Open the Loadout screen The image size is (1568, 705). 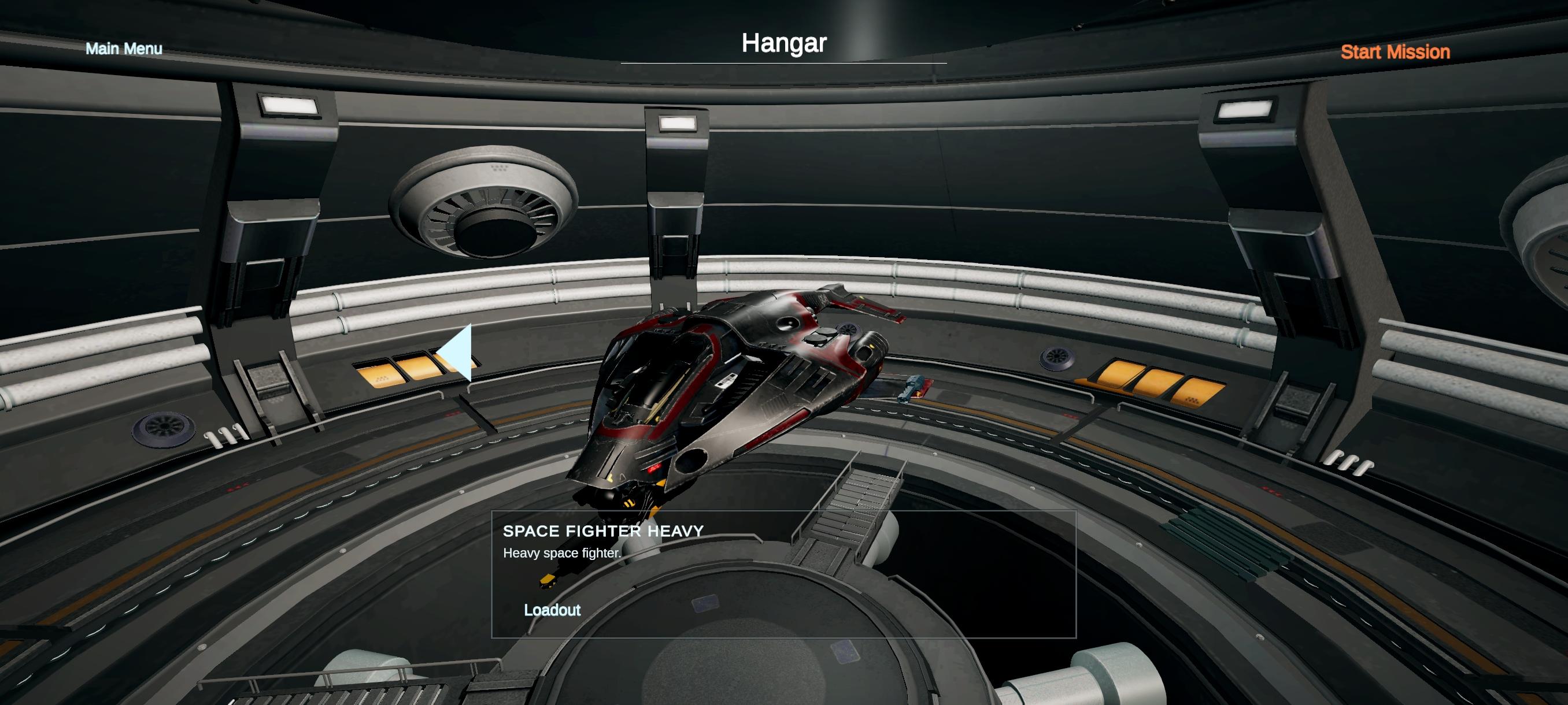coord(552,610)
